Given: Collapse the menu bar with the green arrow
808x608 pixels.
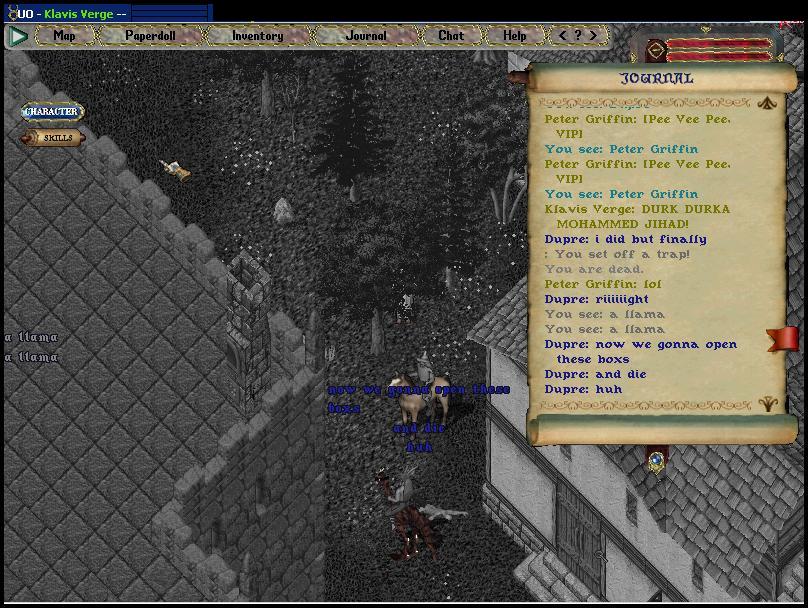Looking at the screenshot, I should pyautogui.click(x=18, y=36).
